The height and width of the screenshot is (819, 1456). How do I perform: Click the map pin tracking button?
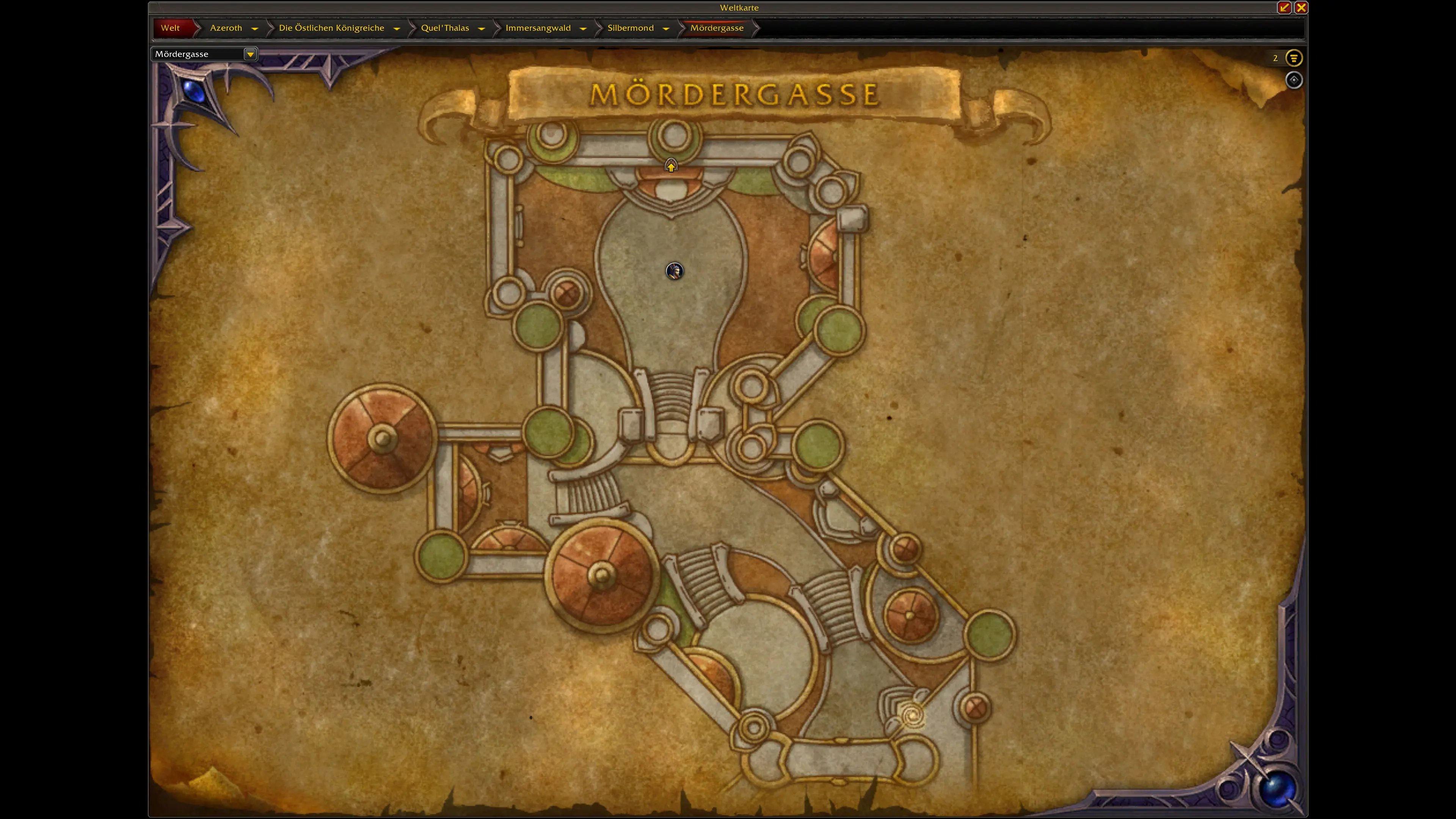1293,80
